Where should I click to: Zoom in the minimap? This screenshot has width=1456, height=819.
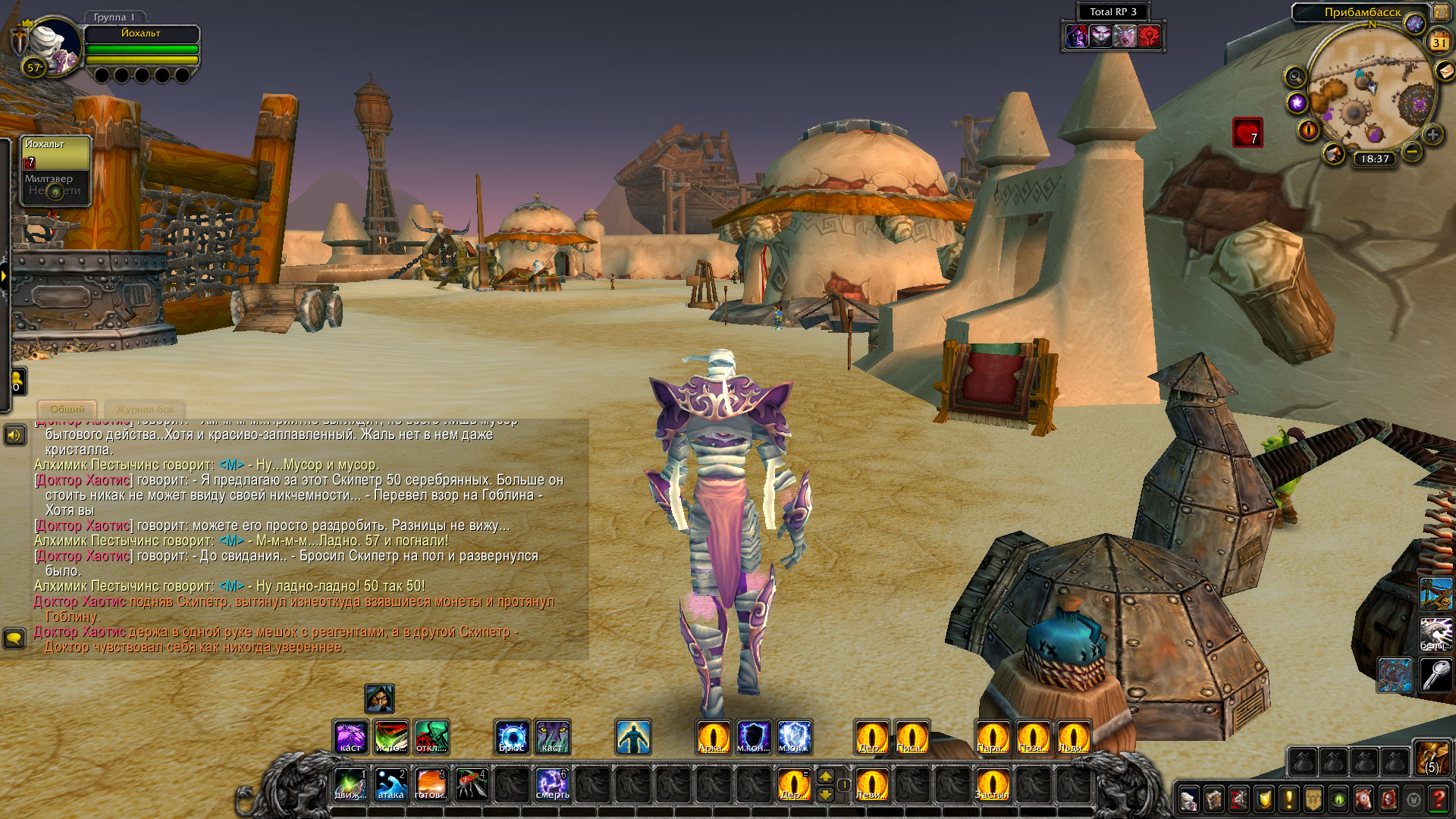[x=1432, y=135]
